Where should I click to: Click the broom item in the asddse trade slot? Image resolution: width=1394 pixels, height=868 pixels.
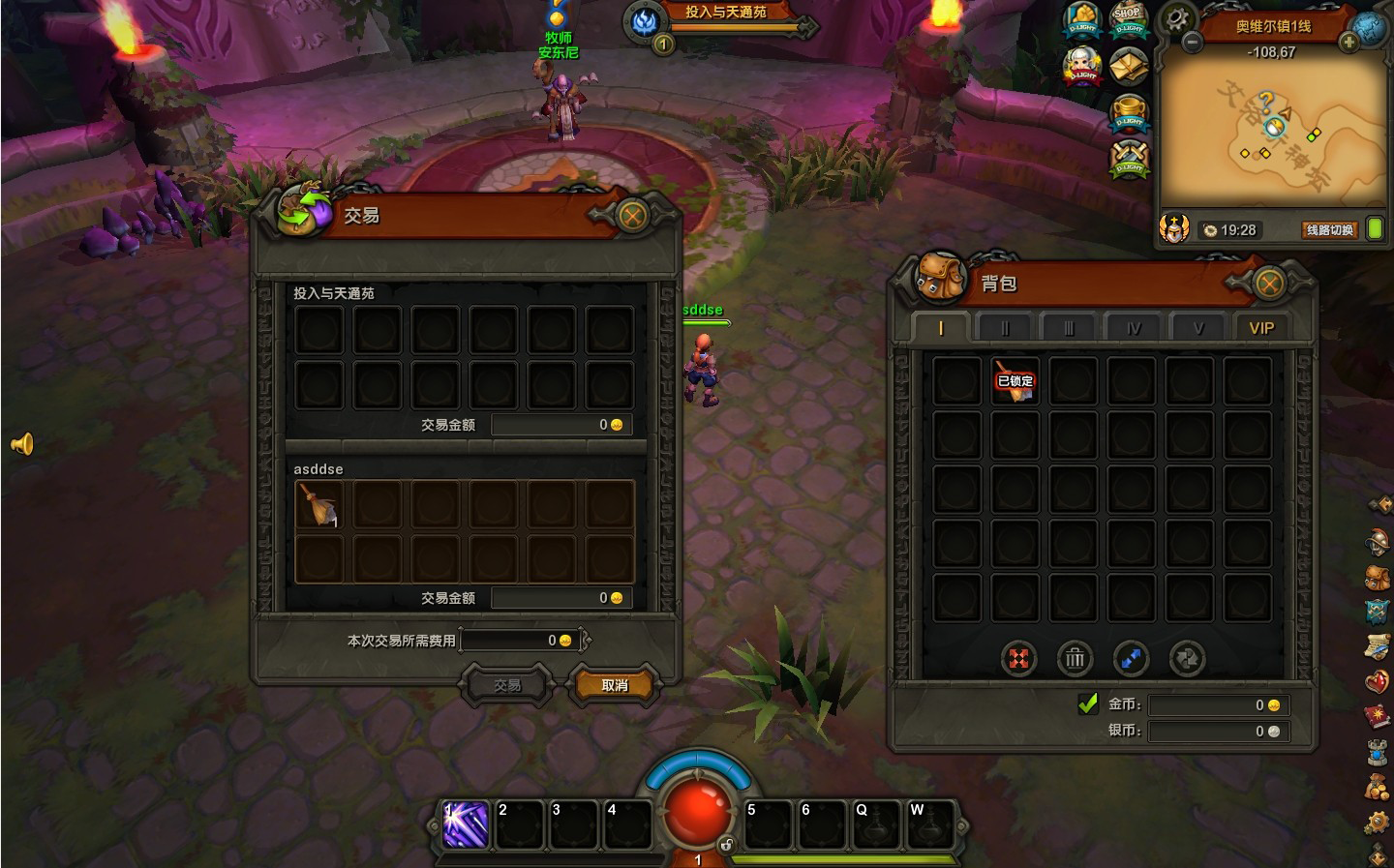coord(318,504)
